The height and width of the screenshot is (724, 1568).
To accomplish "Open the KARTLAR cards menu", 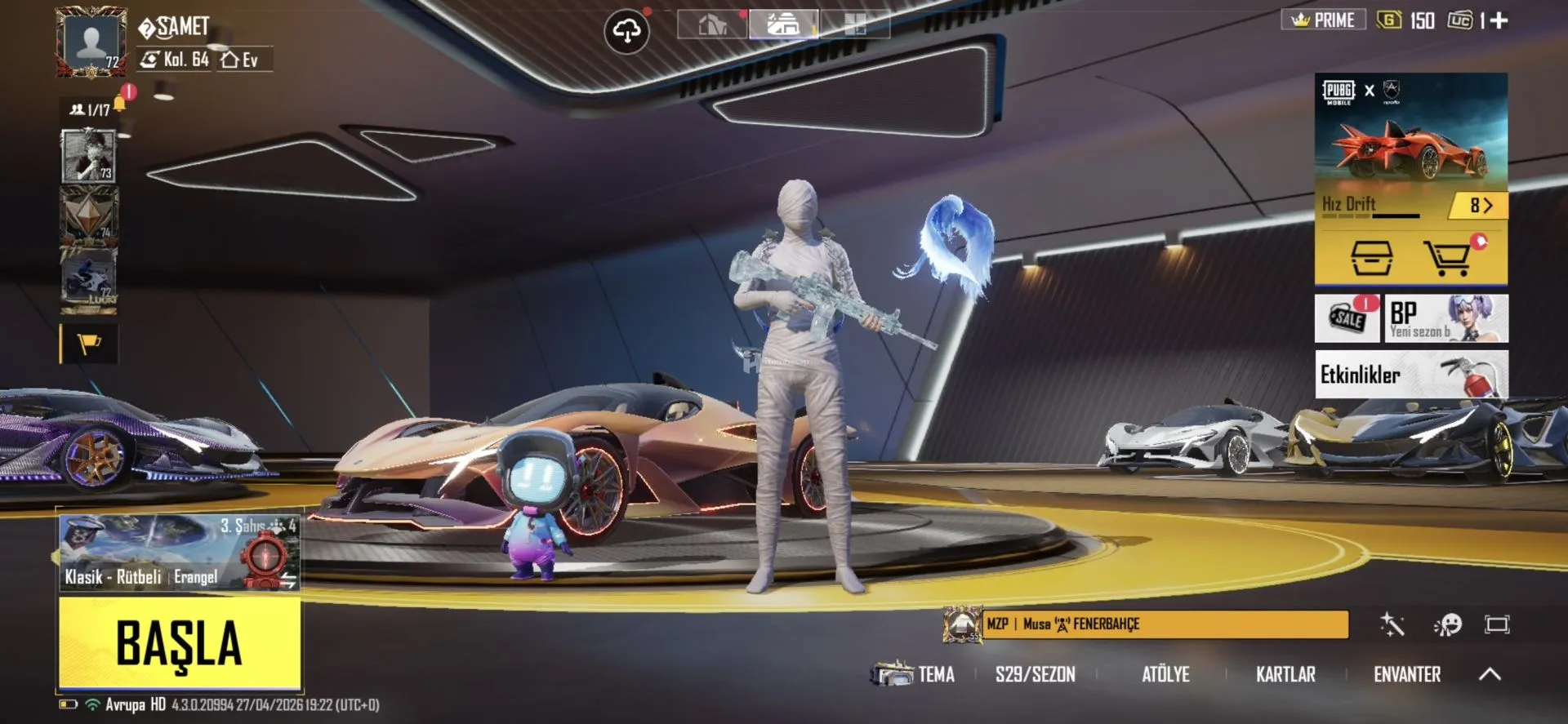I will [x=1285, y=674].
